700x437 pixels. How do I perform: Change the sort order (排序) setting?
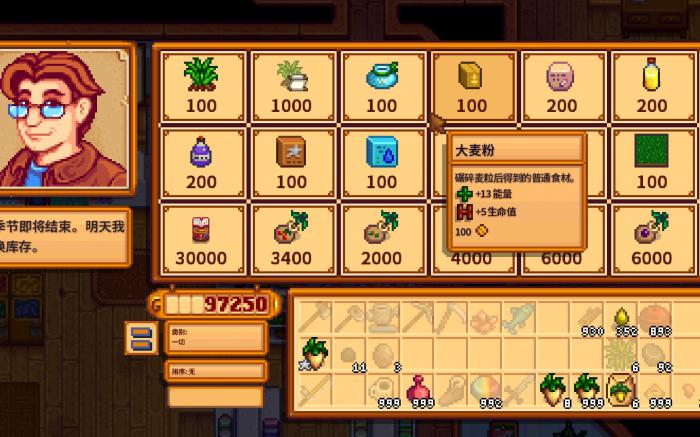tap(215, 371)
